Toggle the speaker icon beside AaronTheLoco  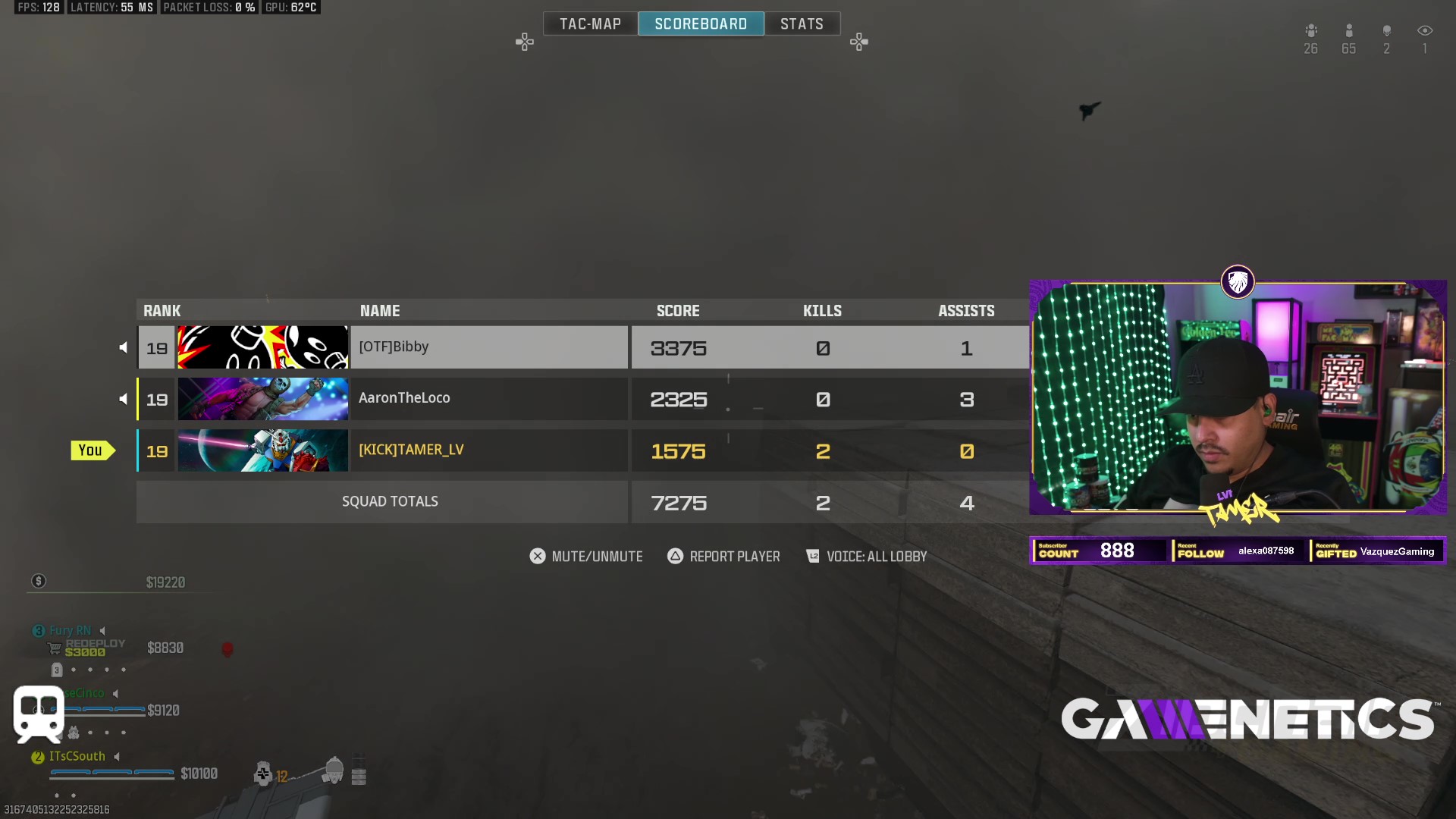[x=123, y=399]
